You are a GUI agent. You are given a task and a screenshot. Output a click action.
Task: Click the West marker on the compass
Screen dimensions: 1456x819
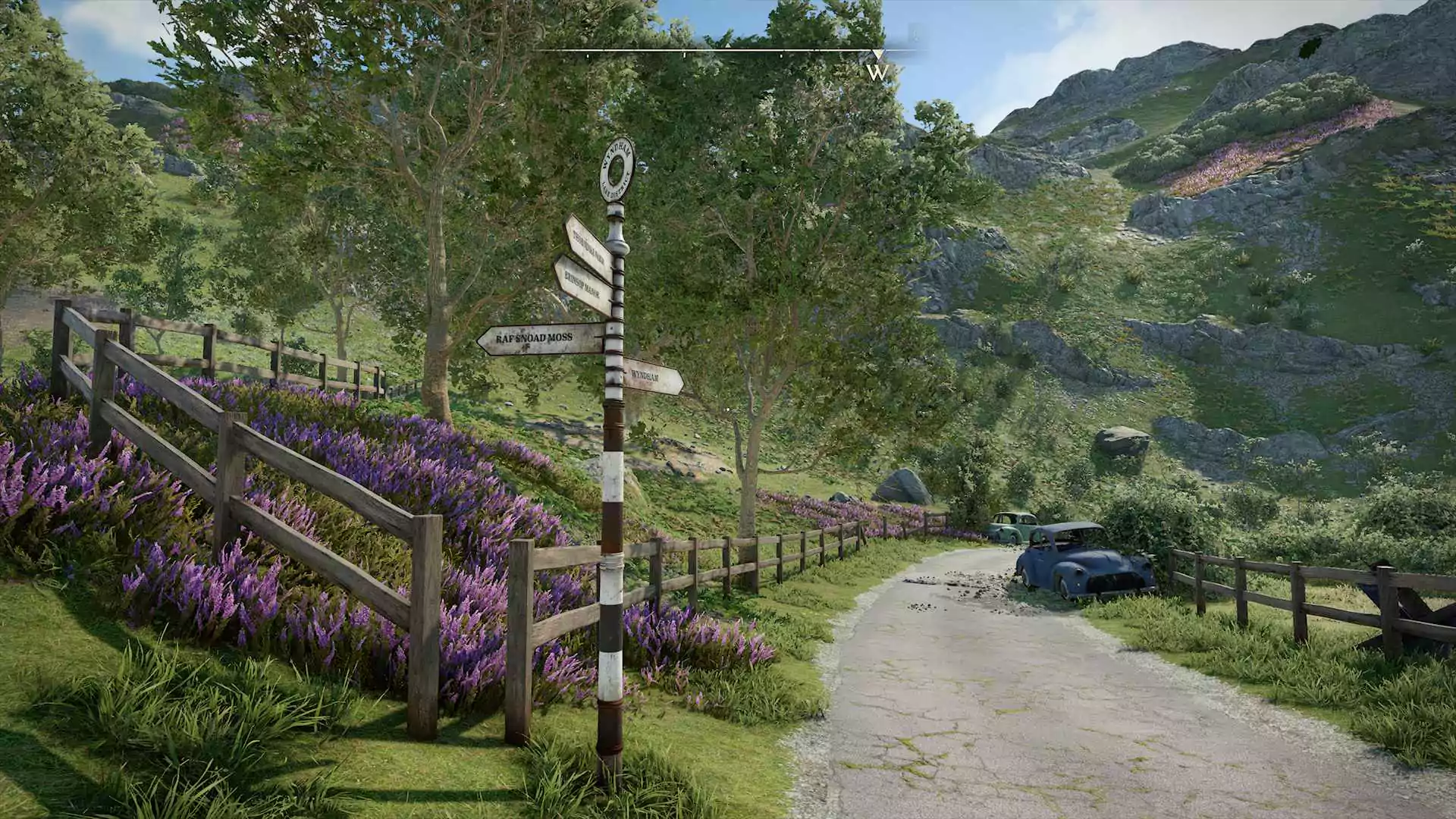click(877, 71)
